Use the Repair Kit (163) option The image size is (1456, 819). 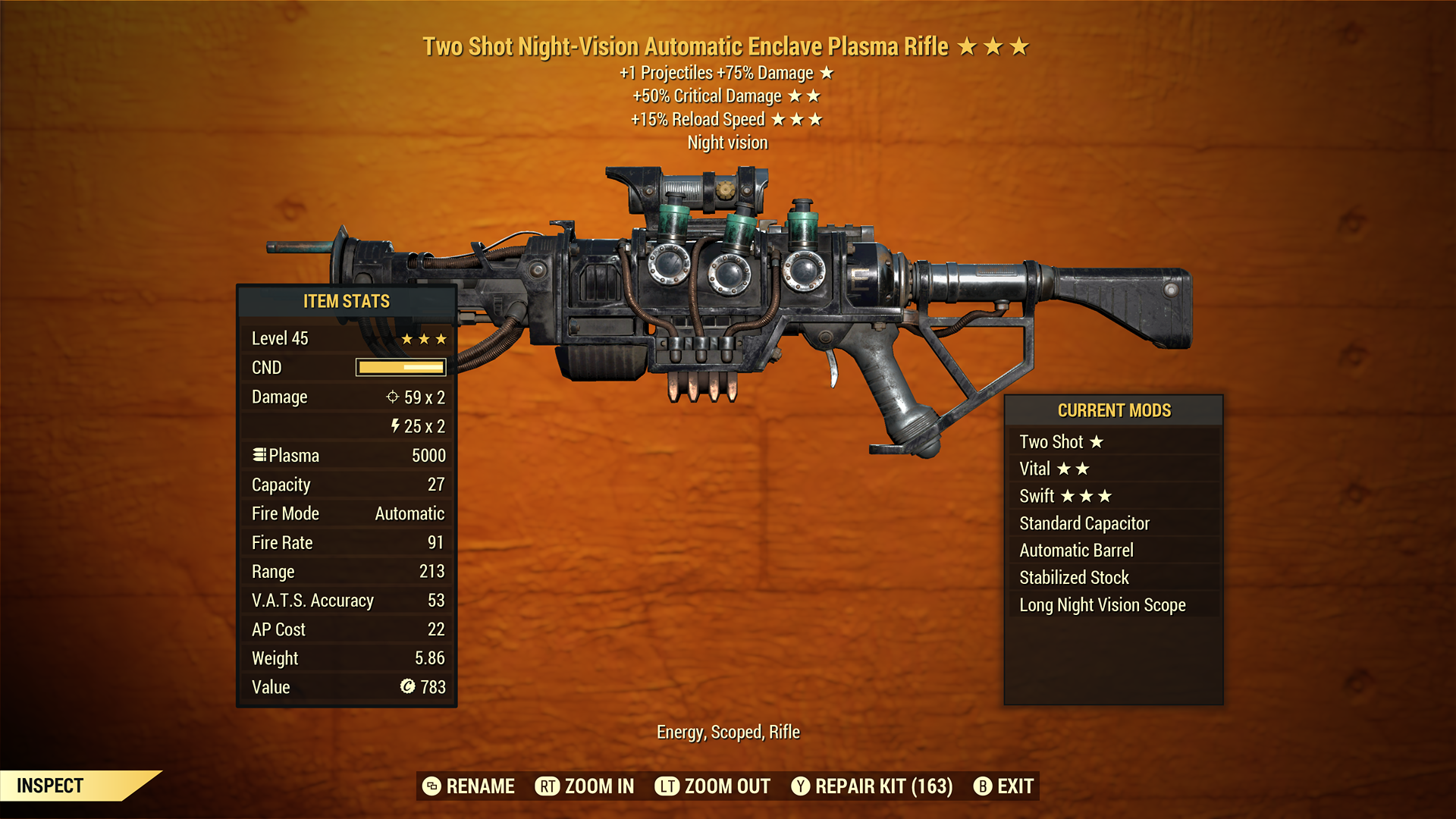click(x=872, y=786)
